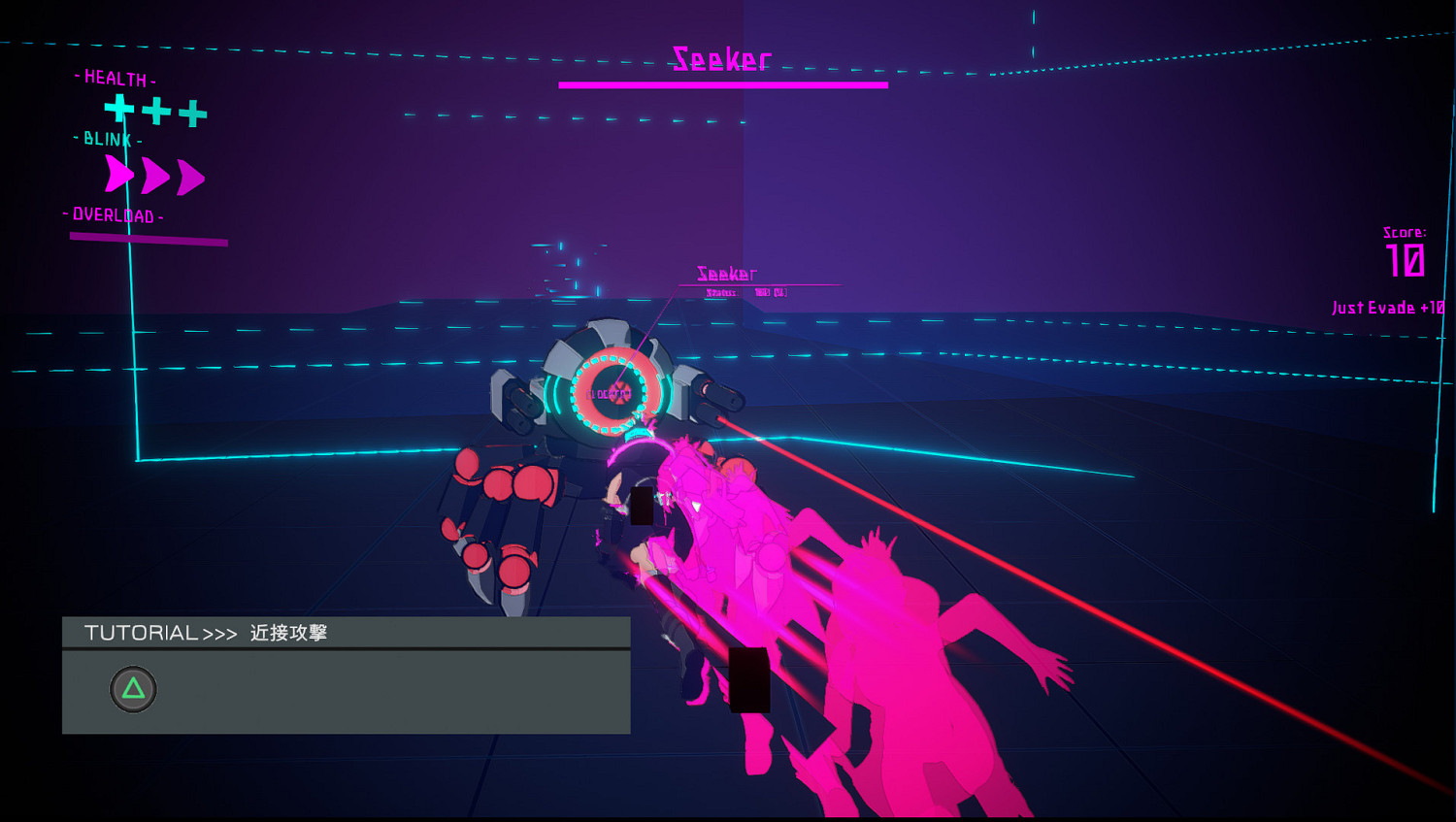Open the TUTORIAL panel header
Screen dimensions: 1456x822
(142, 632)
